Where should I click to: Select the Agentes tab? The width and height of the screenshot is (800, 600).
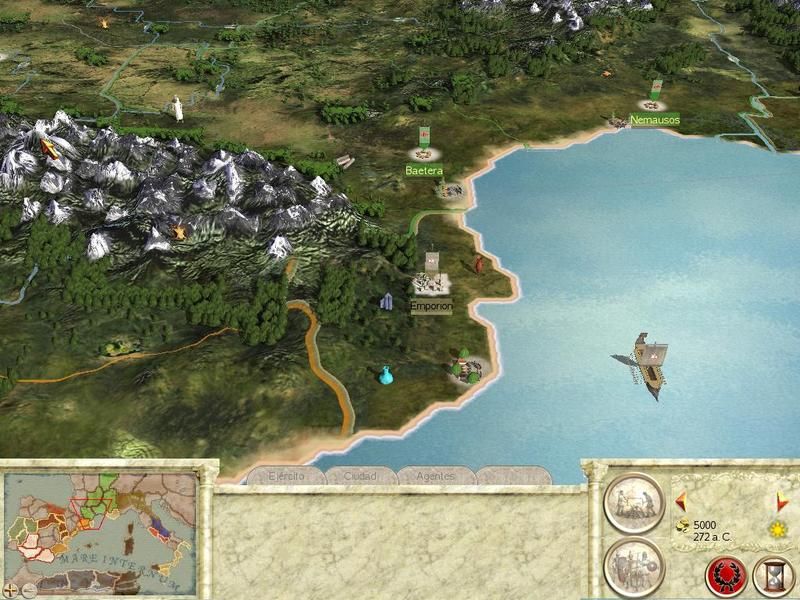[x=436, y=476]
